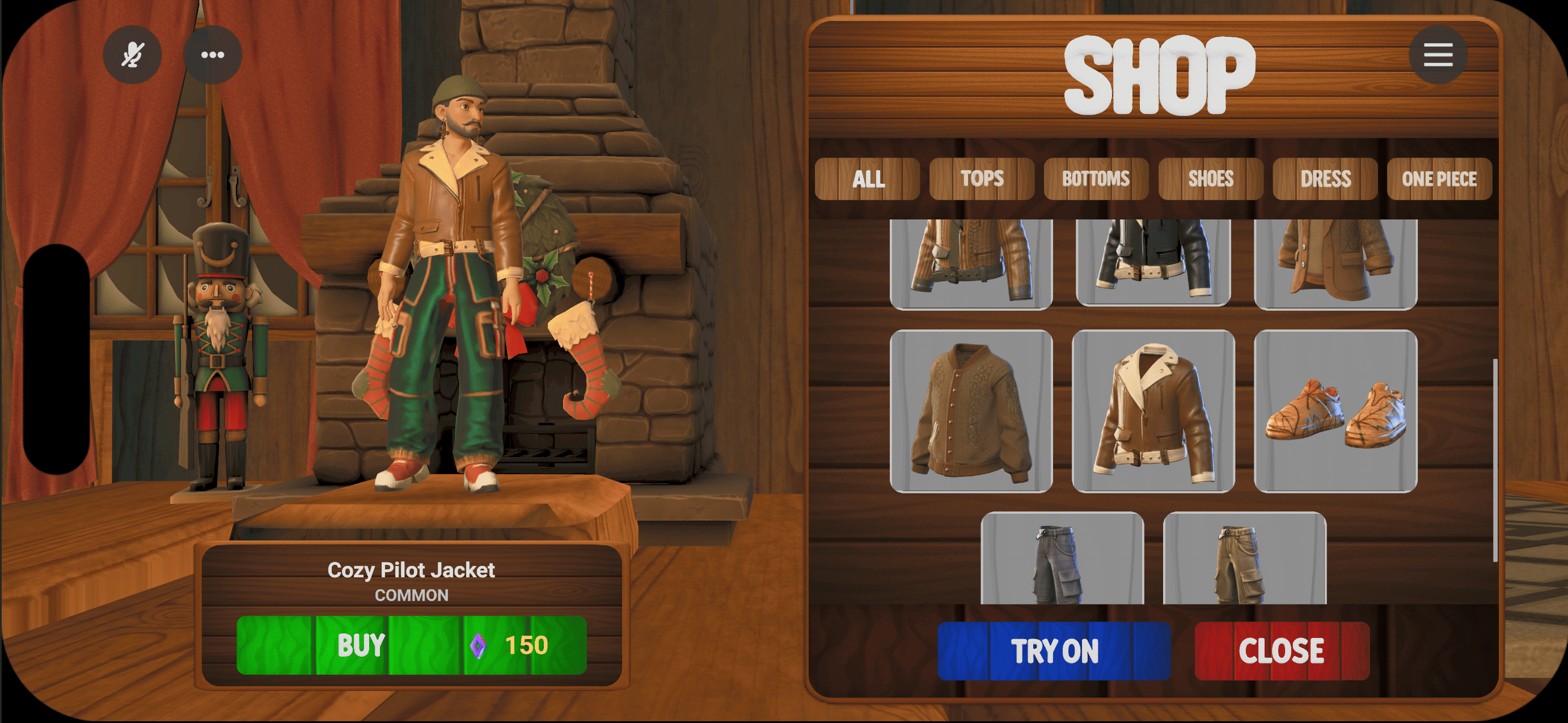Viewport: 1568px width, 723px height.
Task: Pick the orange leaf sneakers thumbnail
Action: click(x=1335, y=411)
